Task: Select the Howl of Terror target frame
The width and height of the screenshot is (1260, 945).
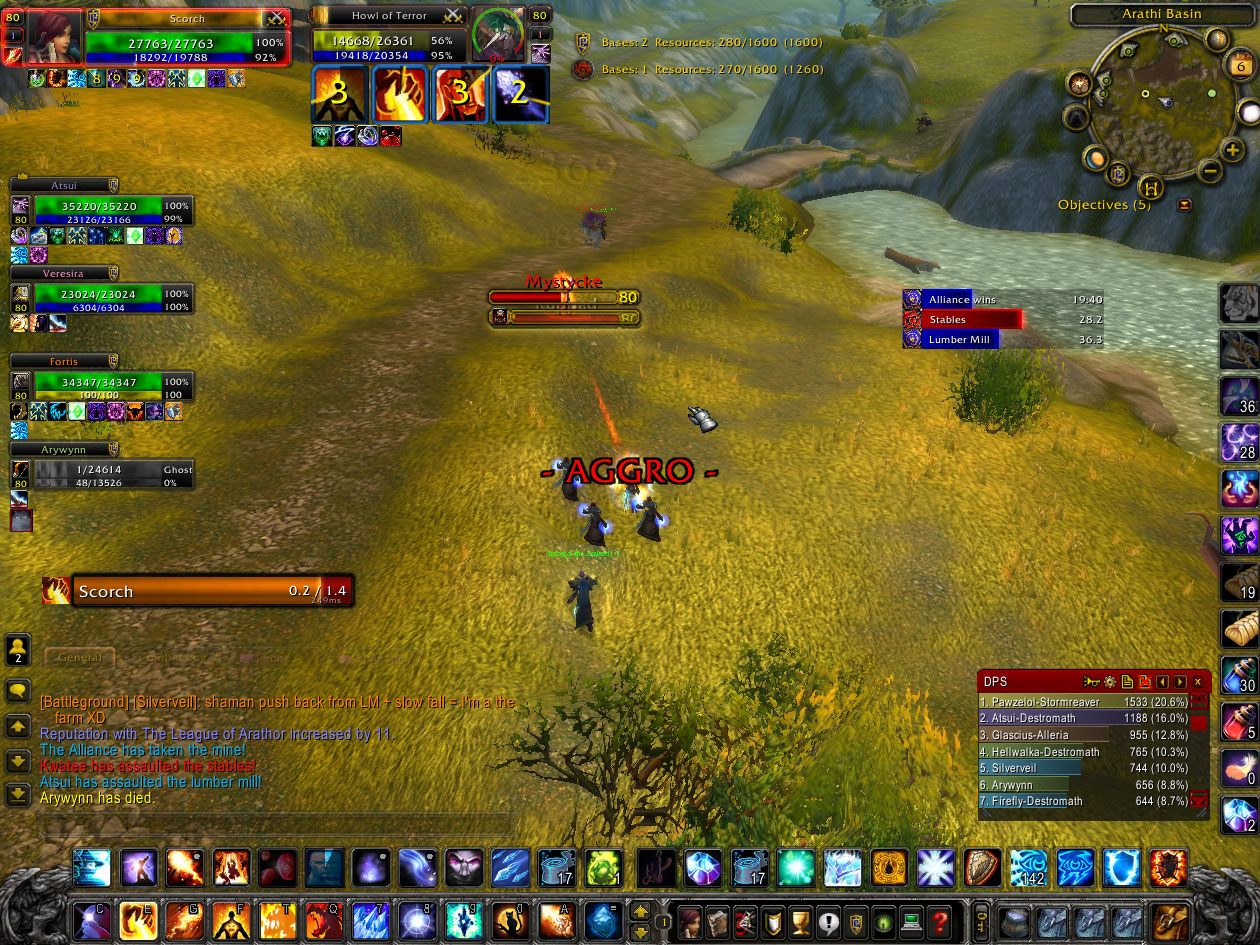Action: 390,40
